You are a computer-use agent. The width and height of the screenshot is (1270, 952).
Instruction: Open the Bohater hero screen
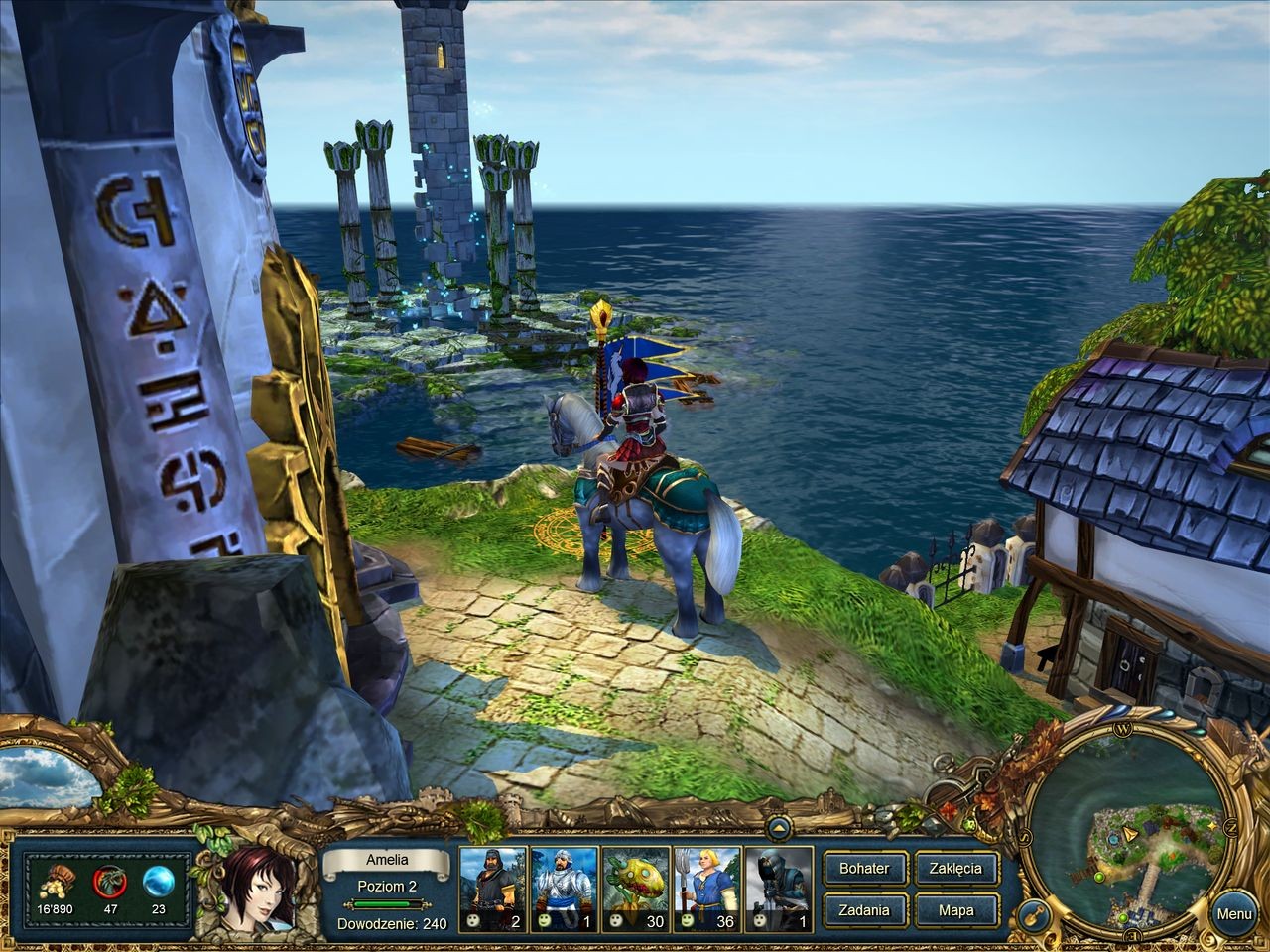pos(864,869)
